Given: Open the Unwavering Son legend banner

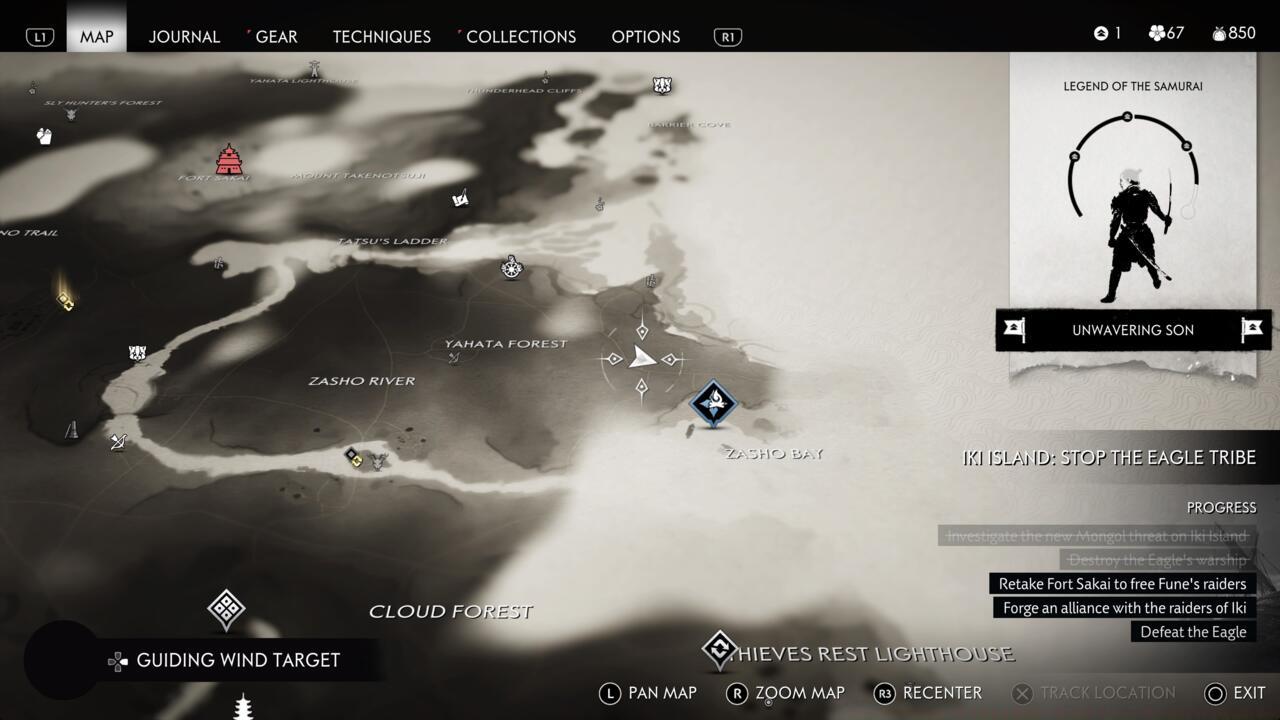Looking at the screenshot, I should (1133, 330).
